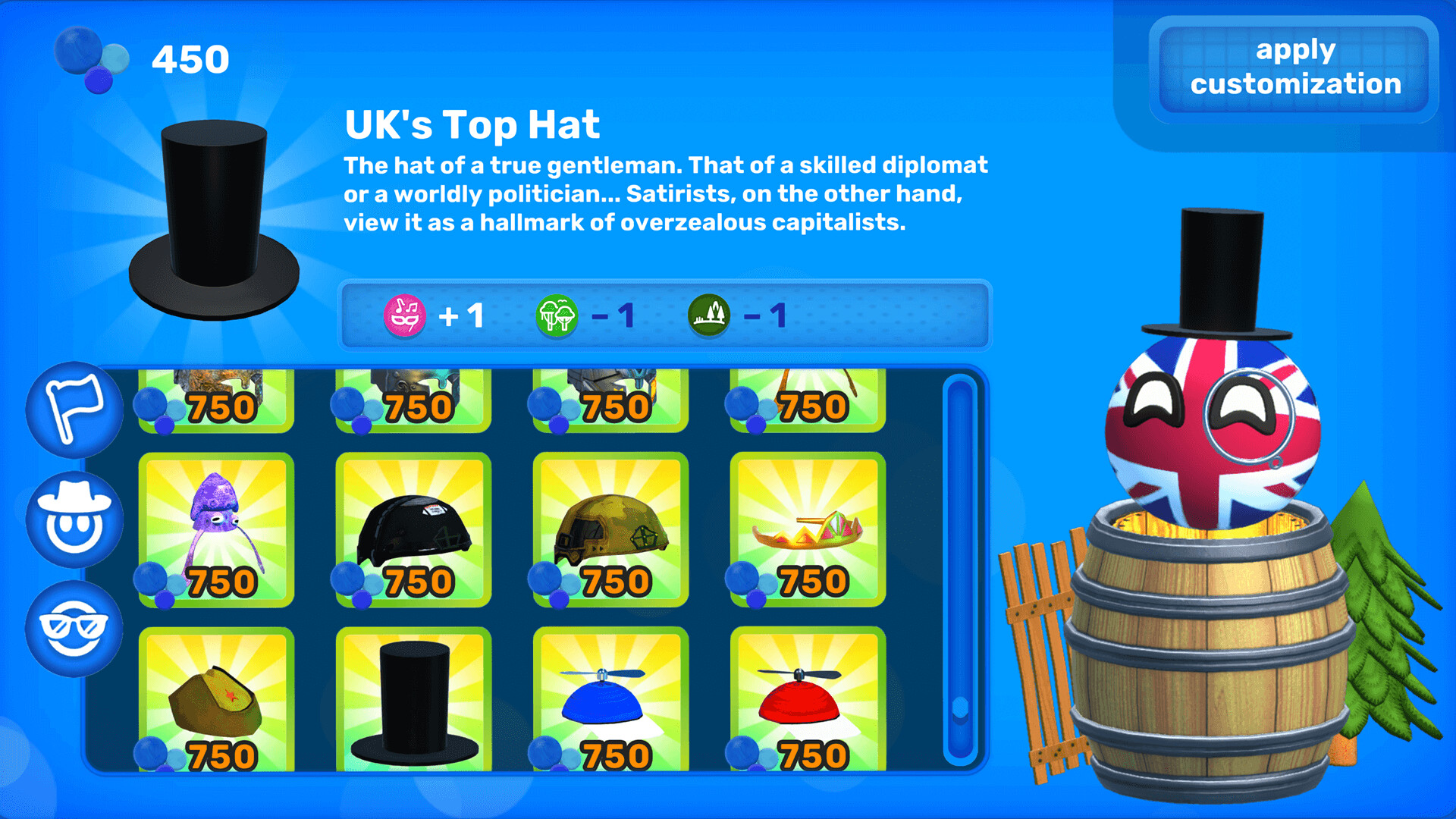
Task: Click the pink party mask stat icon
Action: (406, 316)
